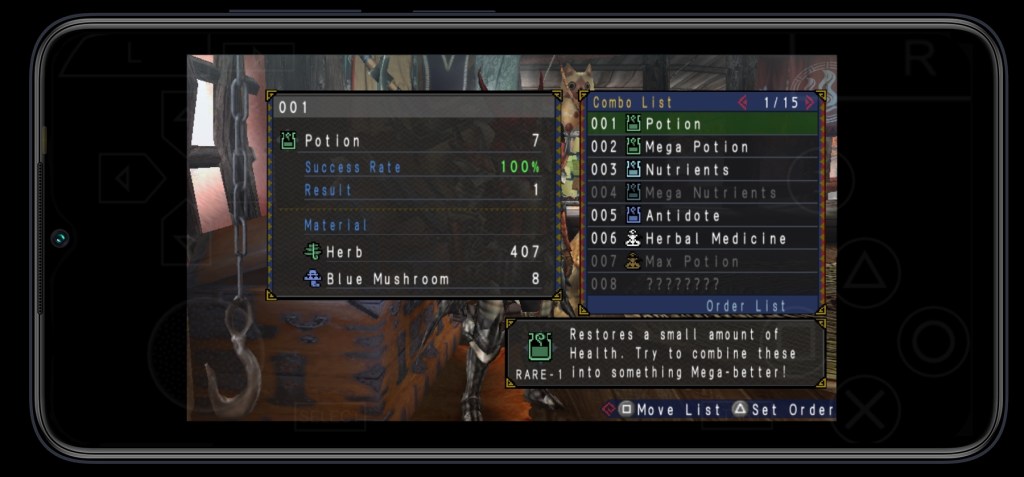
Task: Select the greyed 007 Max Potion entry
Action: pos(702,262)
